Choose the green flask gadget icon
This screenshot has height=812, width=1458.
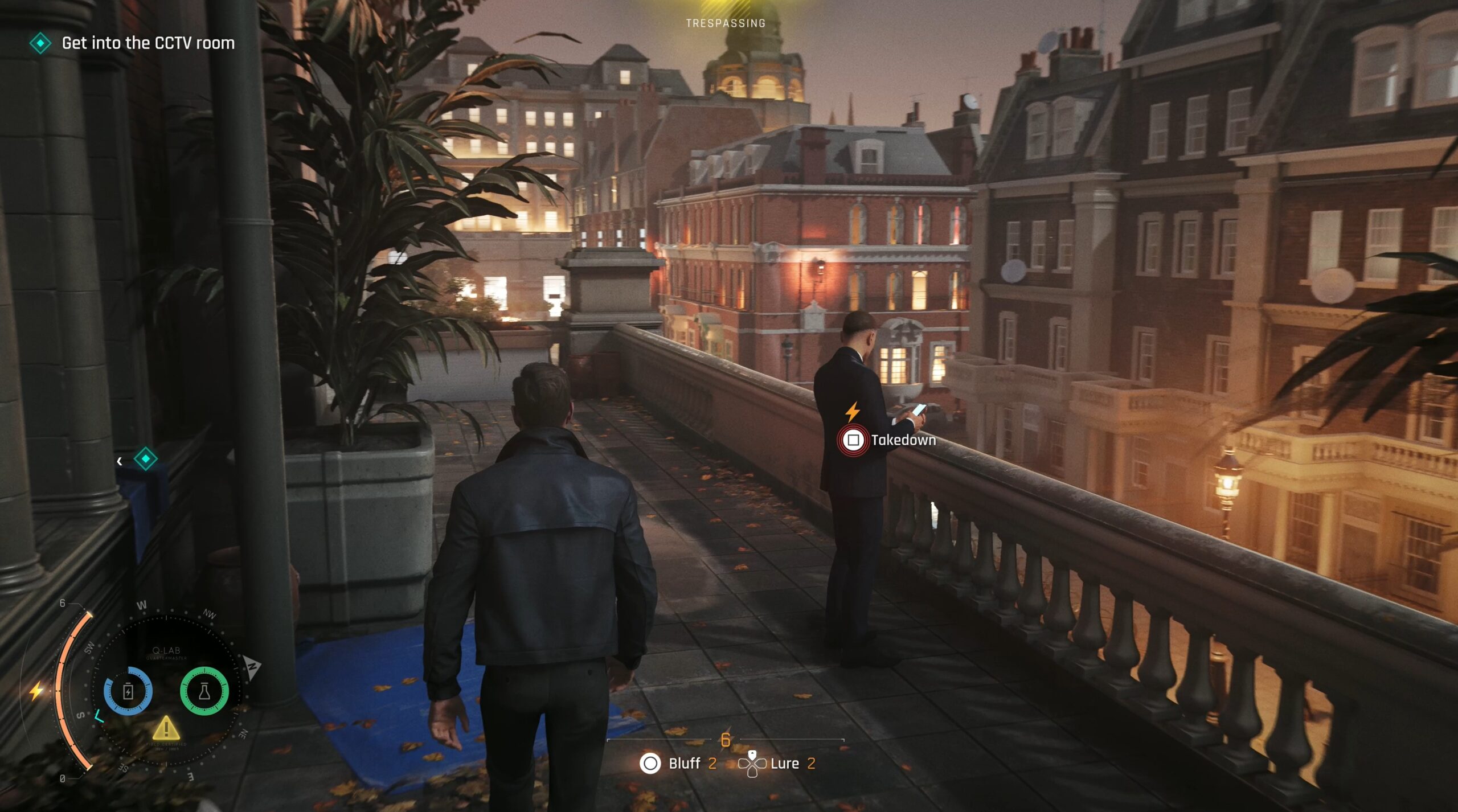(x=204, y=691)
